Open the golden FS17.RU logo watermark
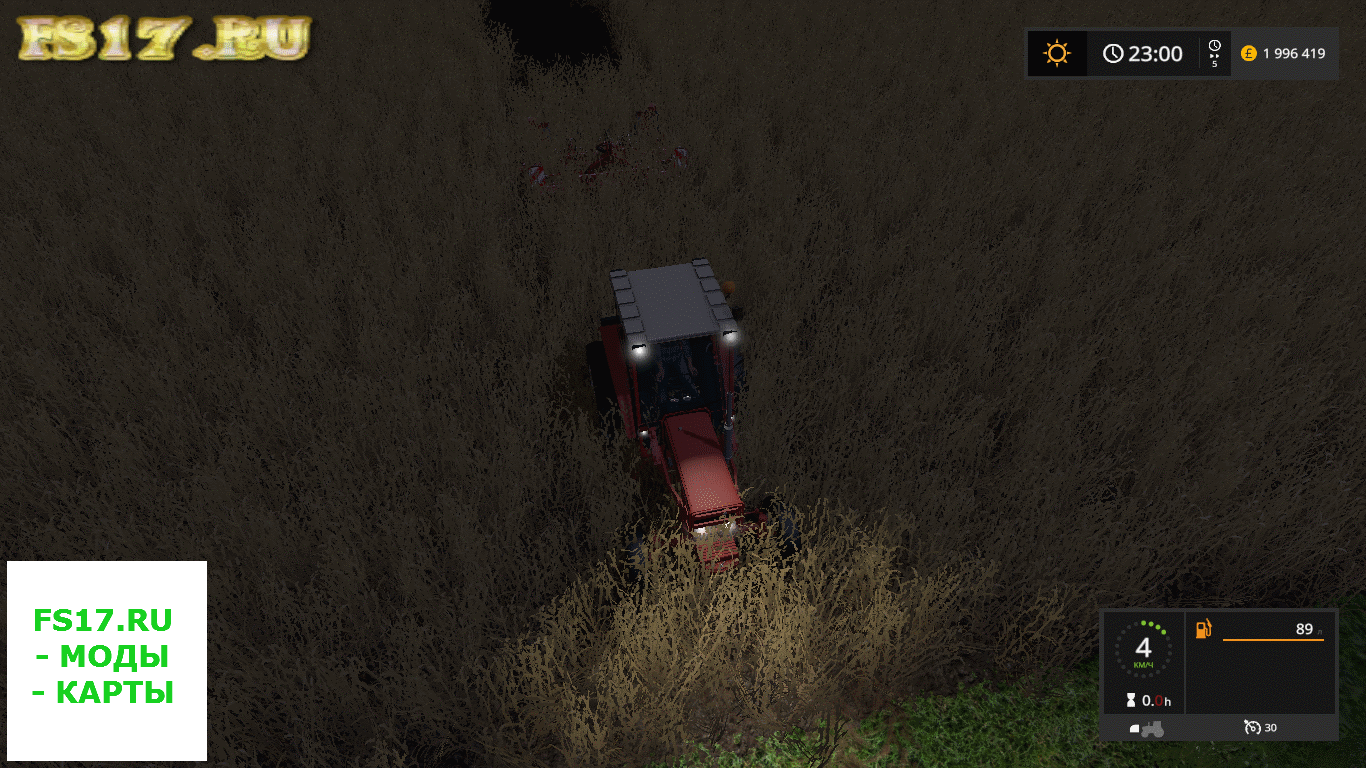This screenshot has height=768, width=1366. [164, 39]
